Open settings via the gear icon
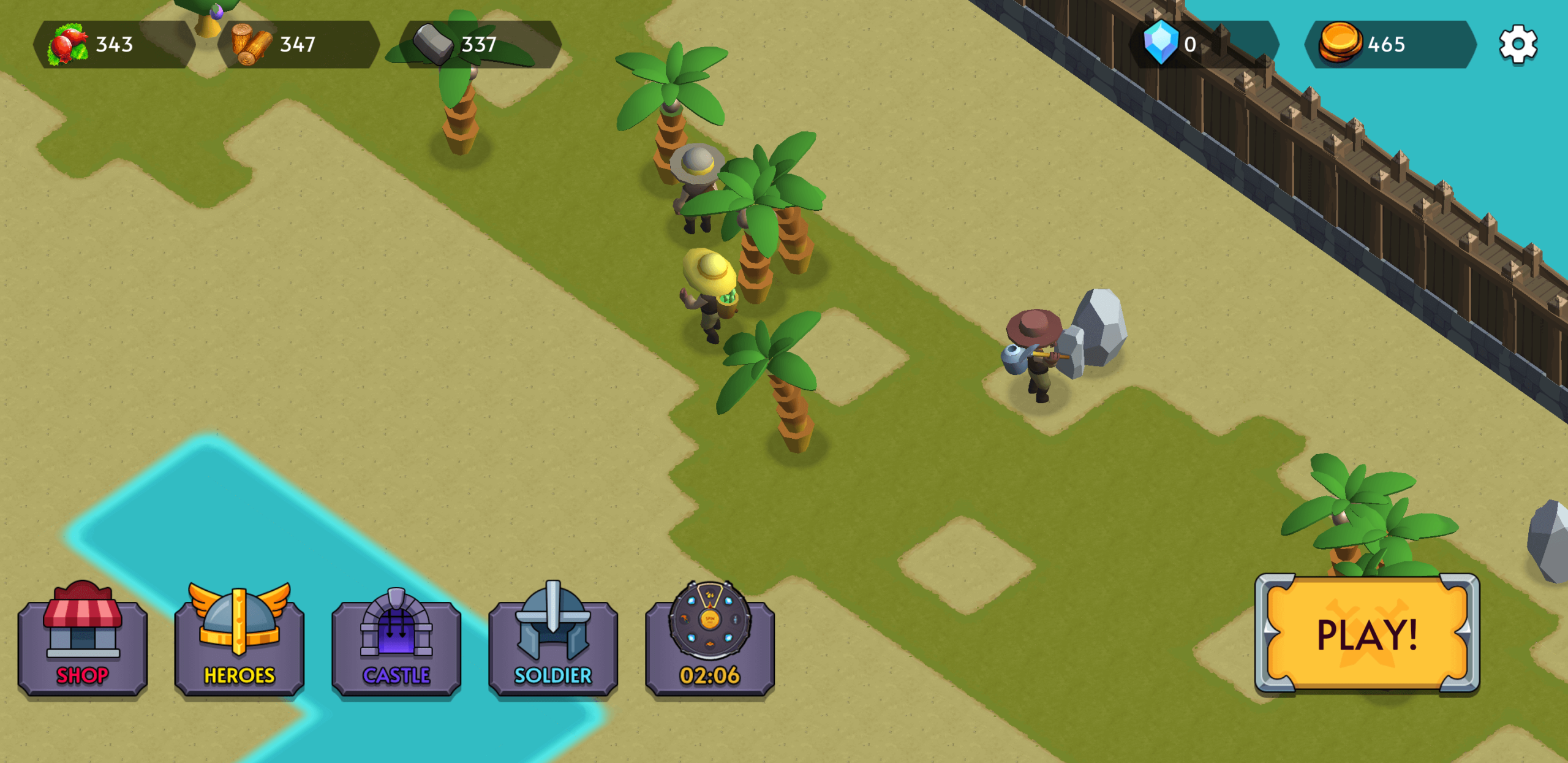This screenshot has width=1568, height=763. (x=1518, y=44)
